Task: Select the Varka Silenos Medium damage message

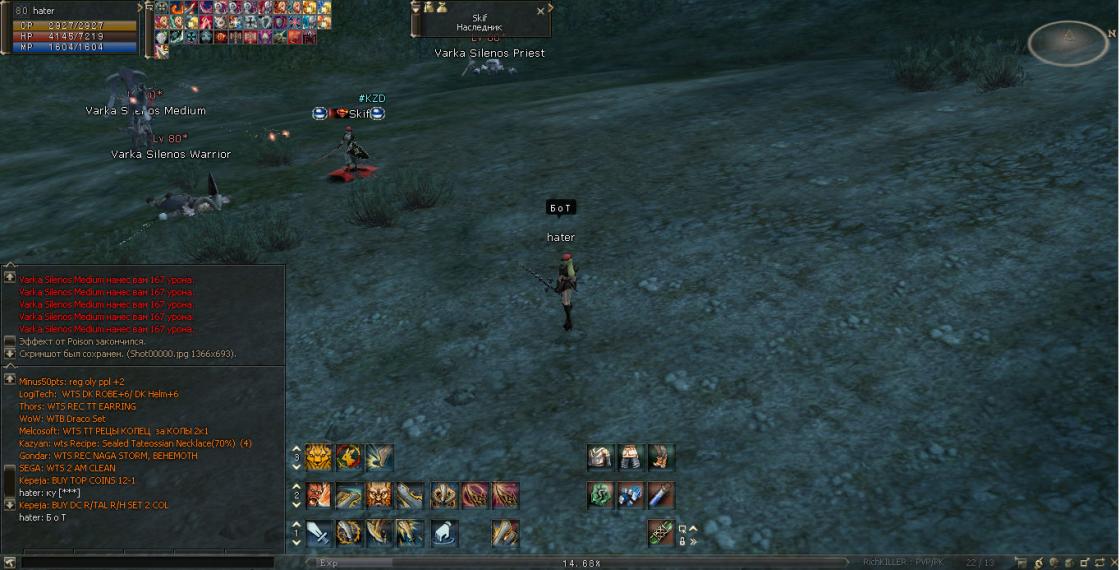Action: pos(106,280)
